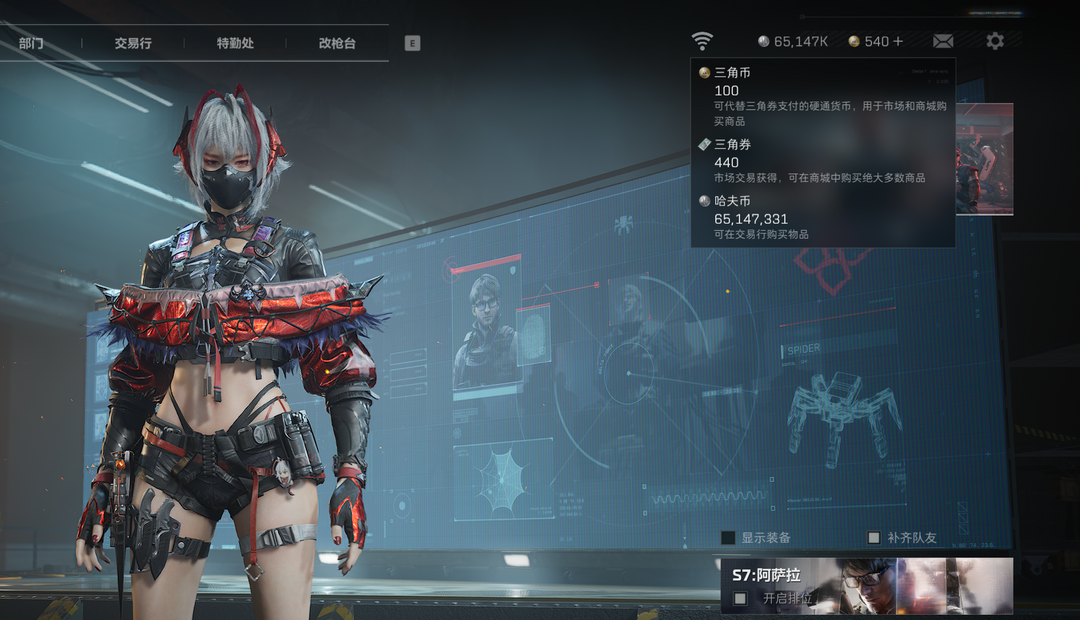The image size is (1080, 620).
Task: Go to the 改枪台 tab
Action: pos(337,44)
